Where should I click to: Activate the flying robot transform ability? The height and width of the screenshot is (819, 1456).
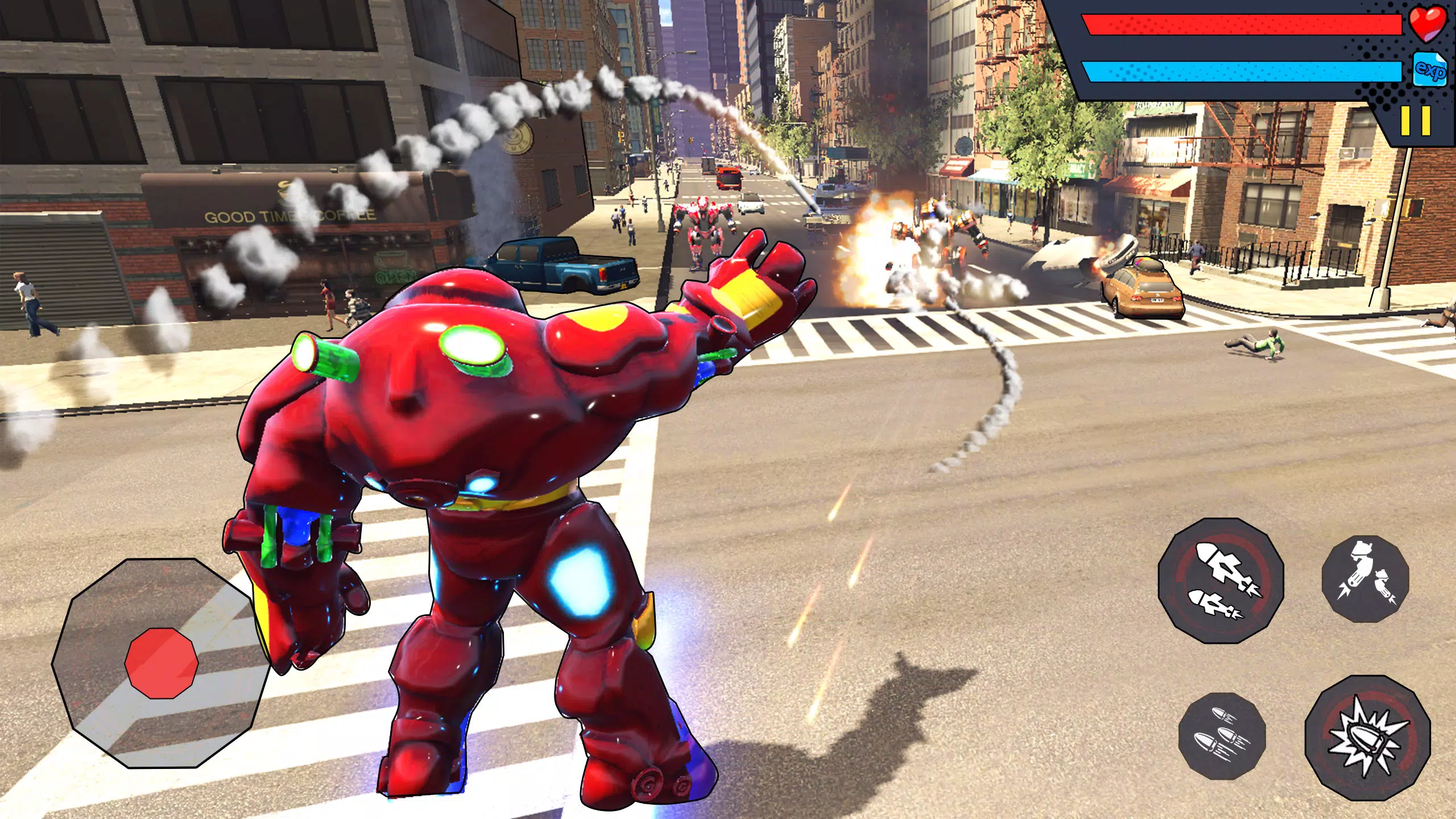(x=1365, y=579)
